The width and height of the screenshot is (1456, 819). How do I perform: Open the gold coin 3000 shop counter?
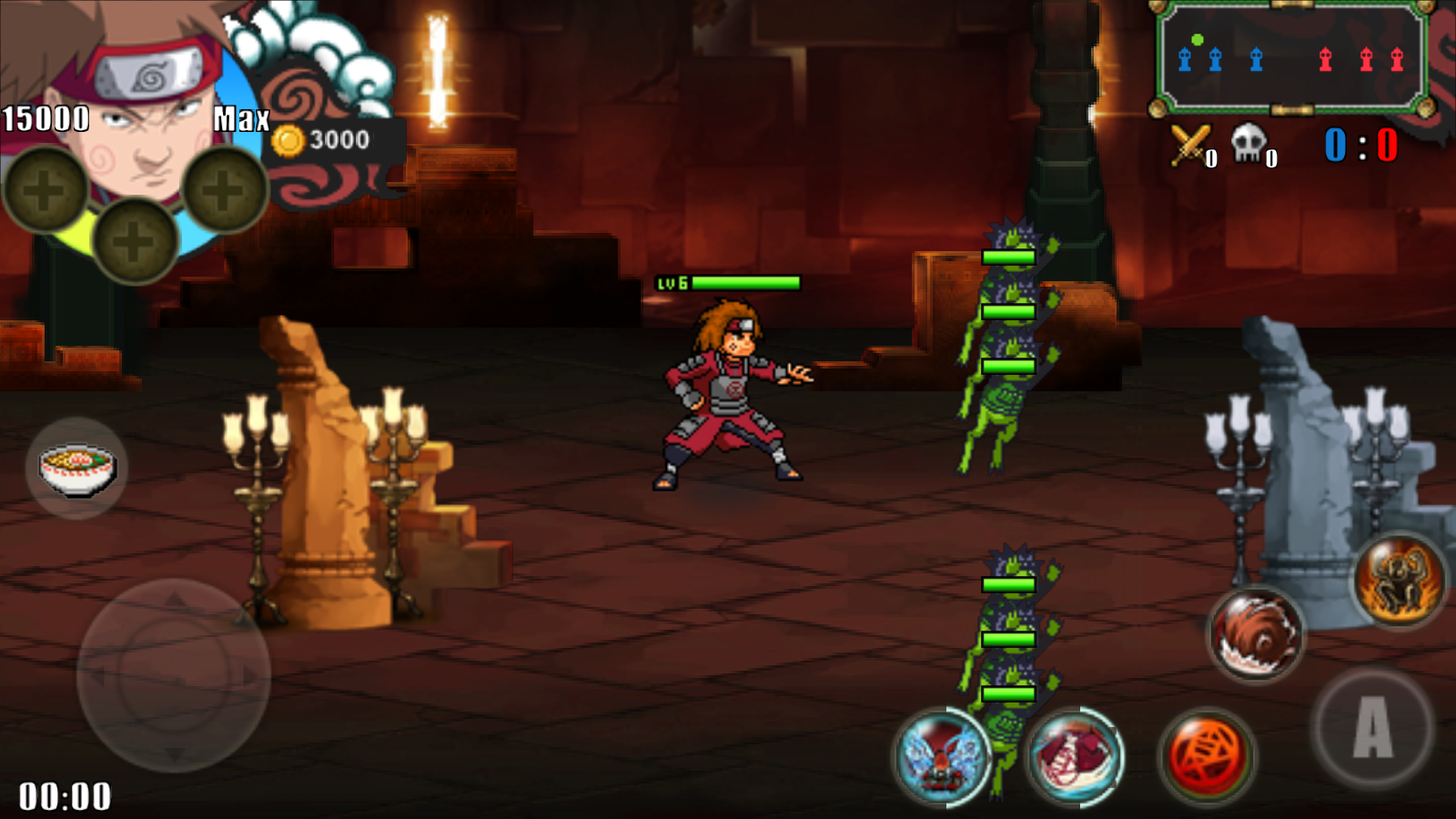[326, 140]
